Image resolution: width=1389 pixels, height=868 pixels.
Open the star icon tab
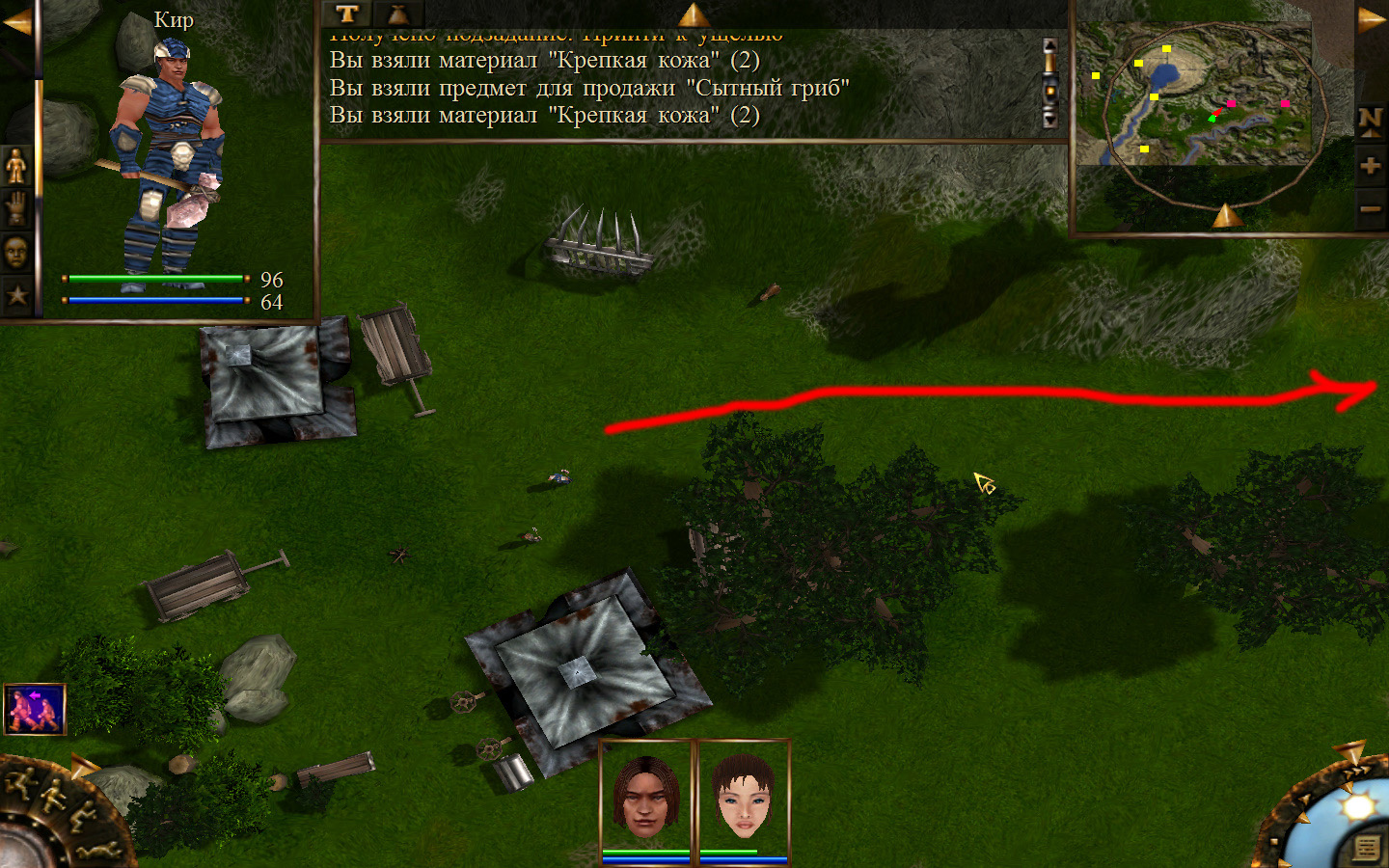[16, 295]
